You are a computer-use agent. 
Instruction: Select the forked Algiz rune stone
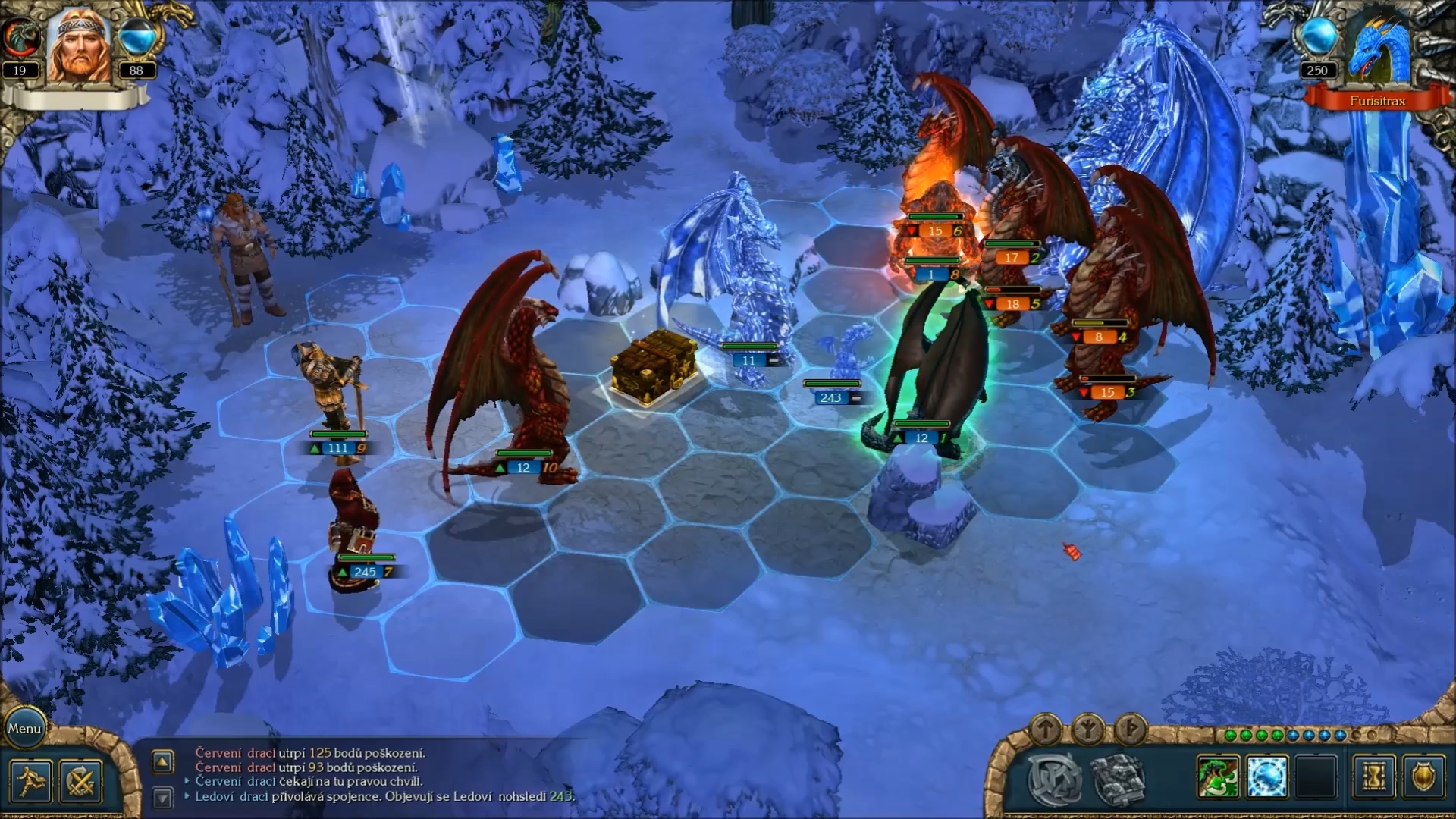click(x=1088, y=729)
